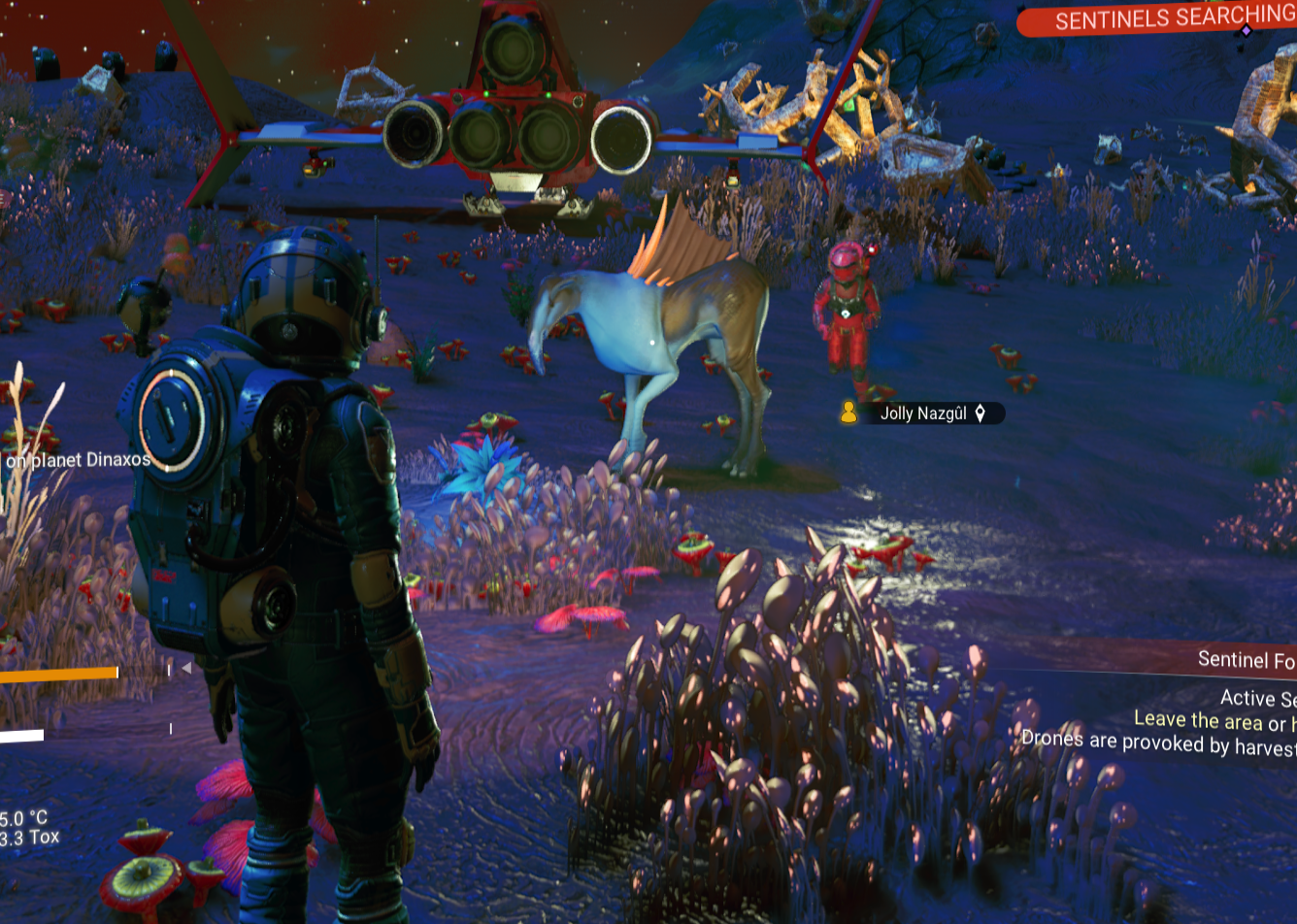Select the Jolly Nazgûl player nameplate
This screenshot has height=924, width=1297.
[x=923, y=413]
